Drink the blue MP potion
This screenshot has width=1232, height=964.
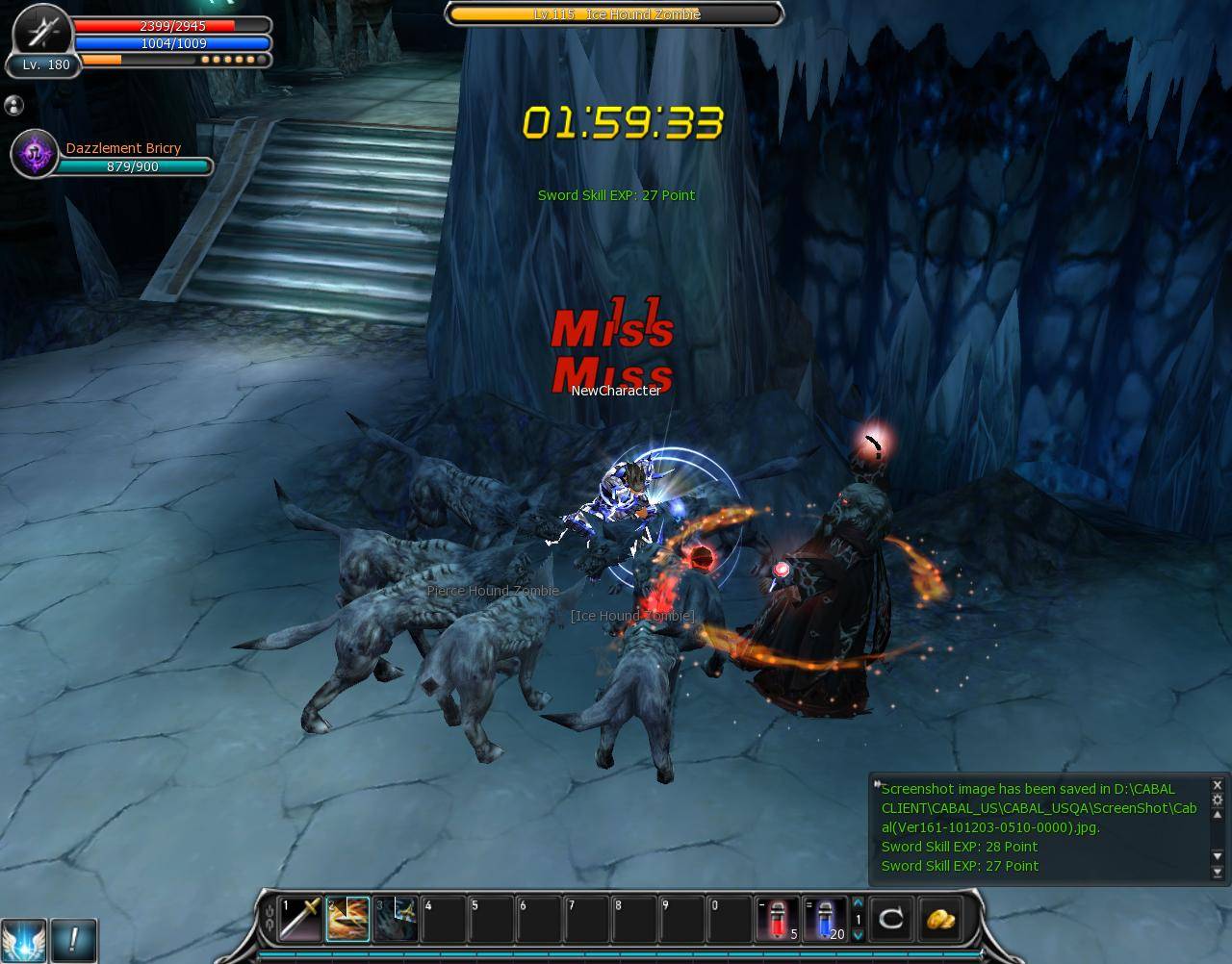coord(825,919)
